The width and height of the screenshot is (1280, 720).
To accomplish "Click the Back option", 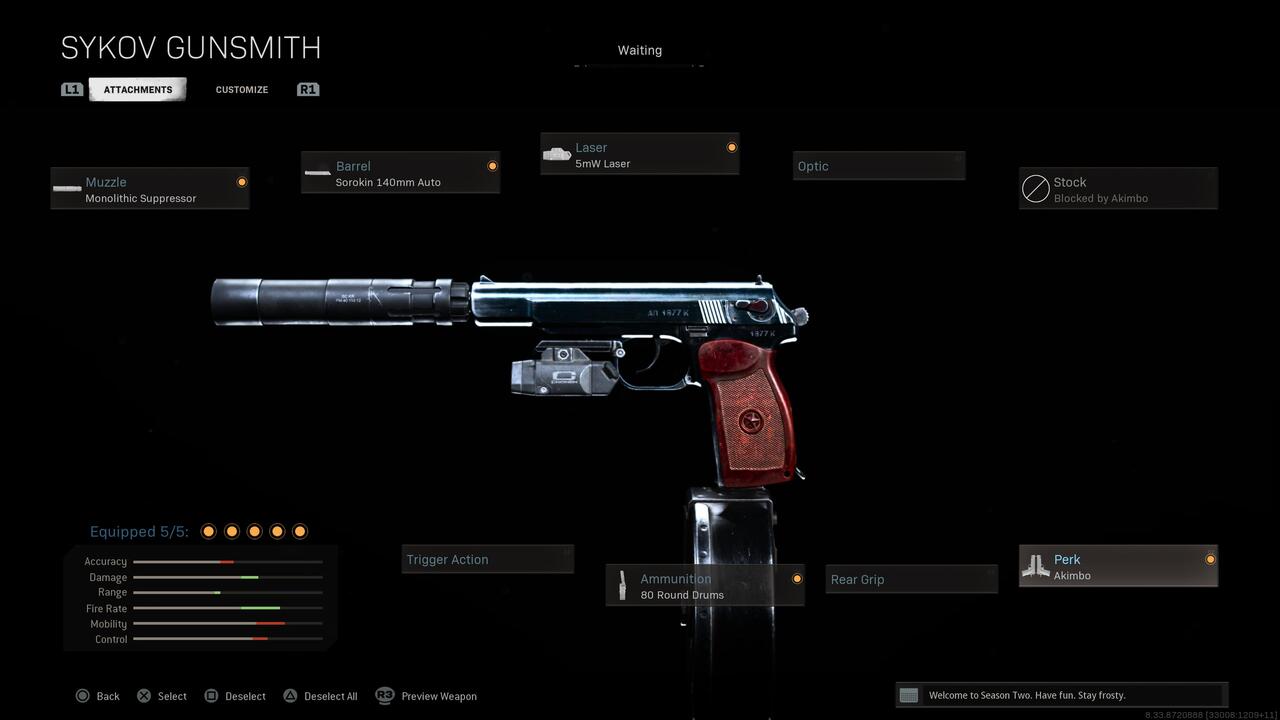I will tap(98, 696).
